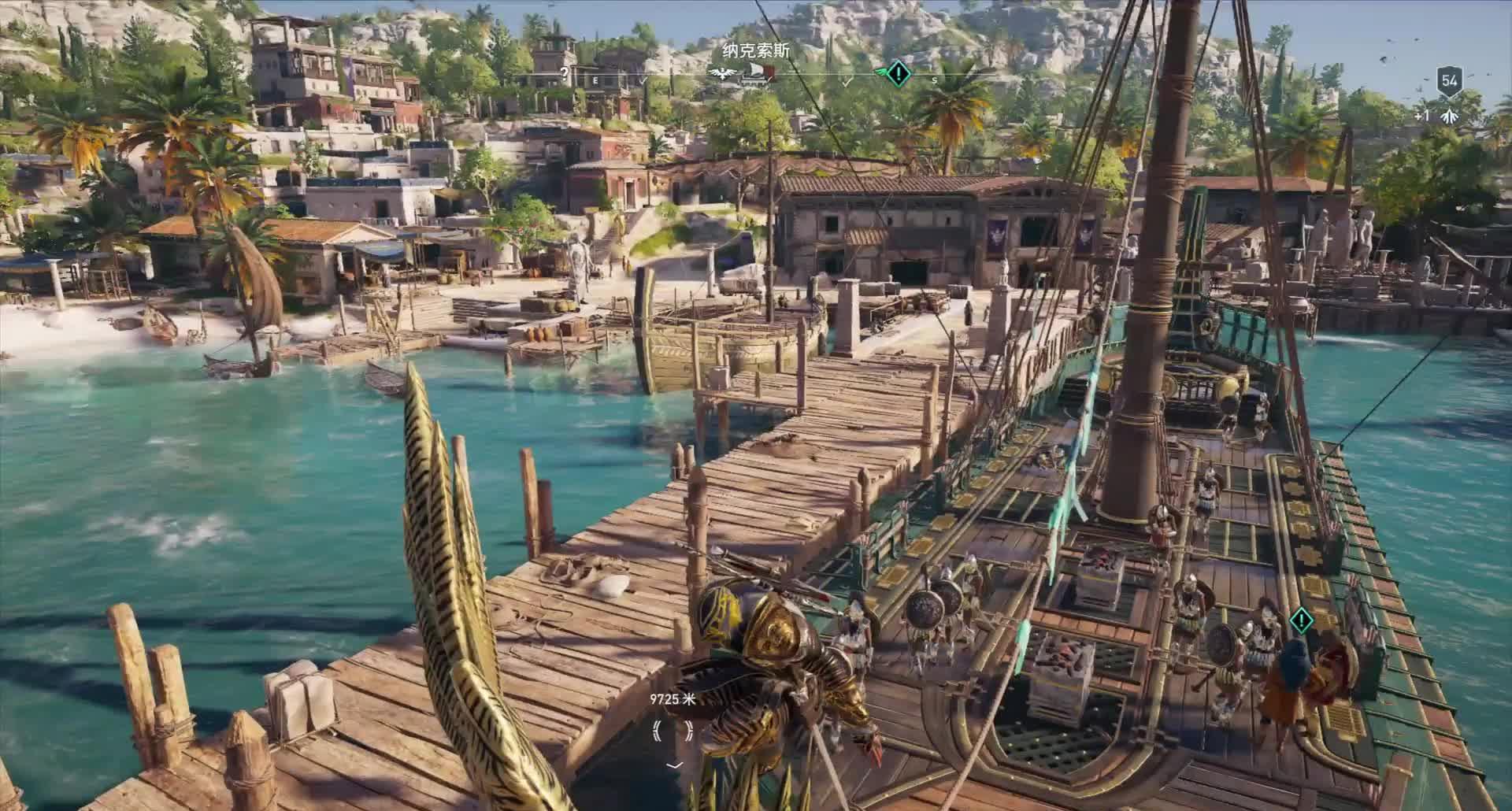The height and width of the screenshot is (811, 1512).
Task: Select the quest marker above the ship deck
Action: (x=1302, y=620)
